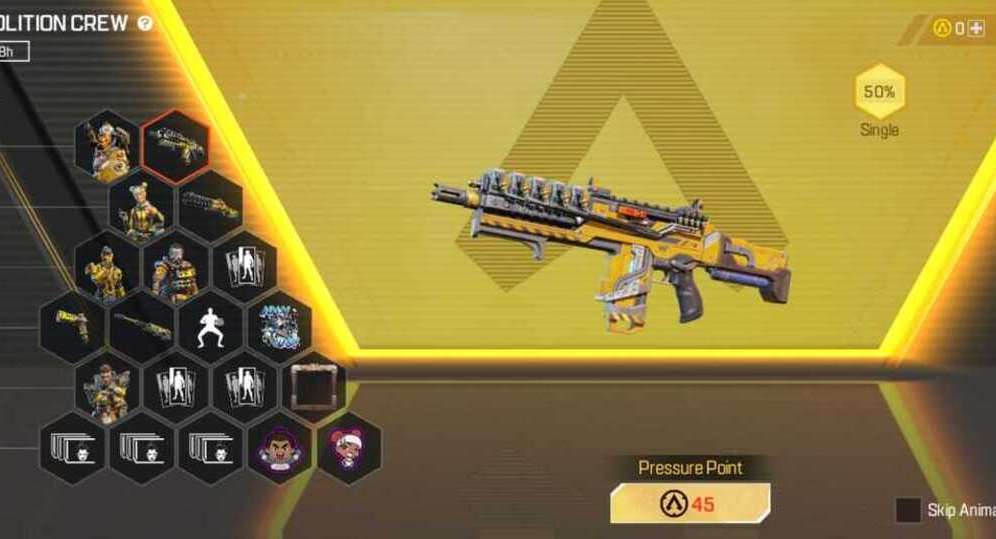Preview the yellow pistol skin reward
Screen dimensions: 996x539
72,328
